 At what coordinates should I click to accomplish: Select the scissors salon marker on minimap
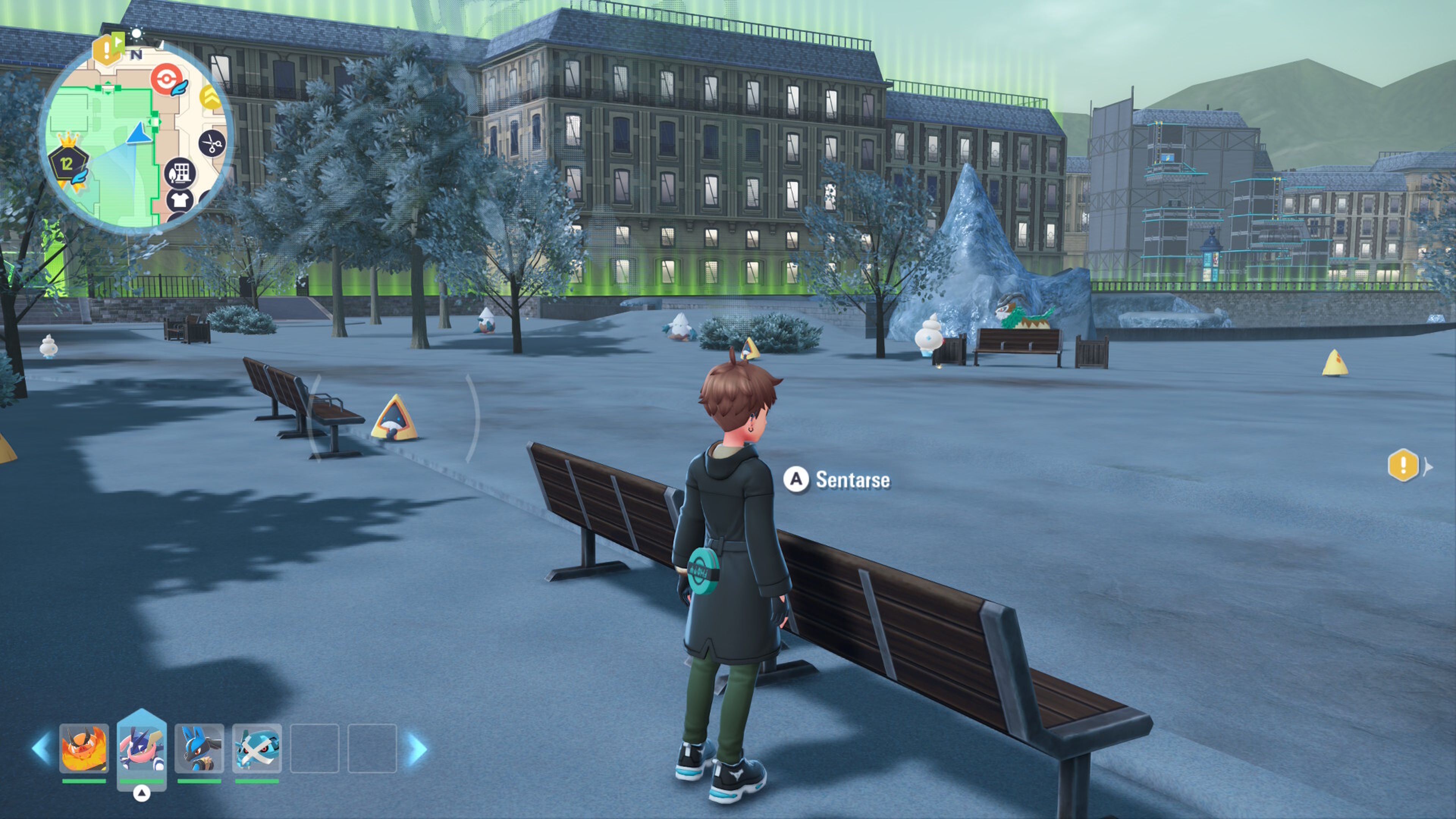[x=212, y=144]
